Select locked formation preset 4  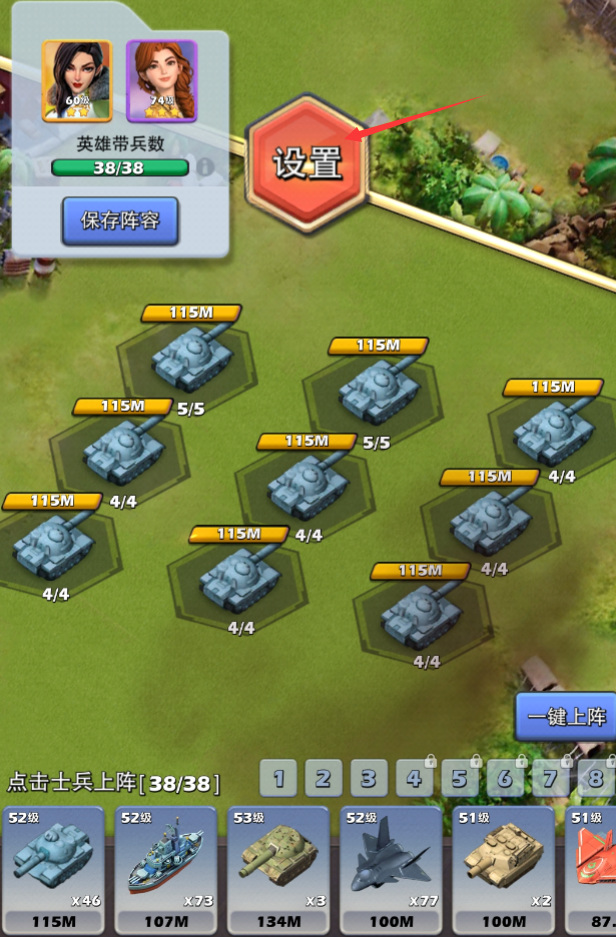point(413,777)
